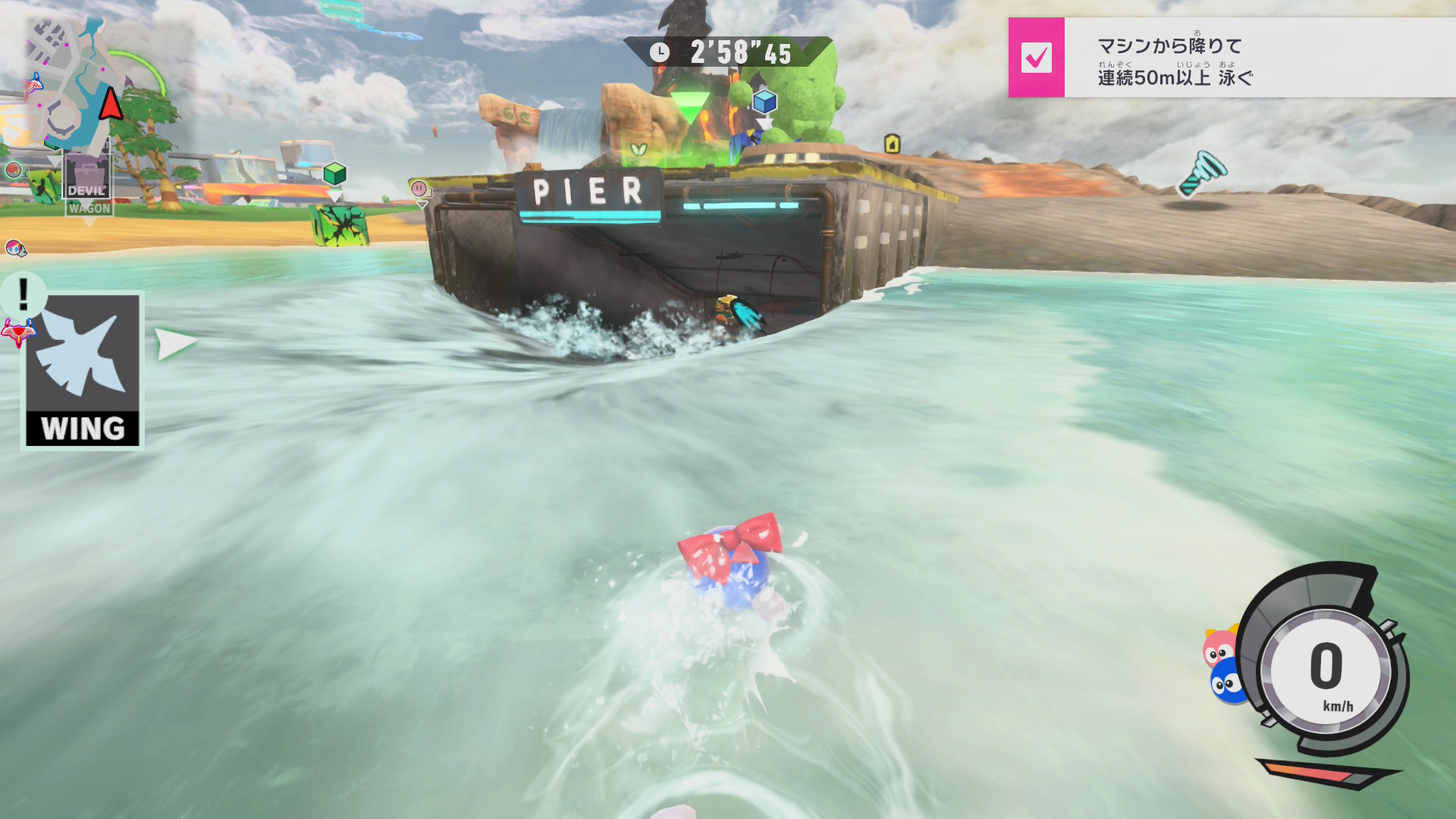This screenshot has width=1456, height=819.
Task: Click the exclamation alert icon
Action: [24, 293]
